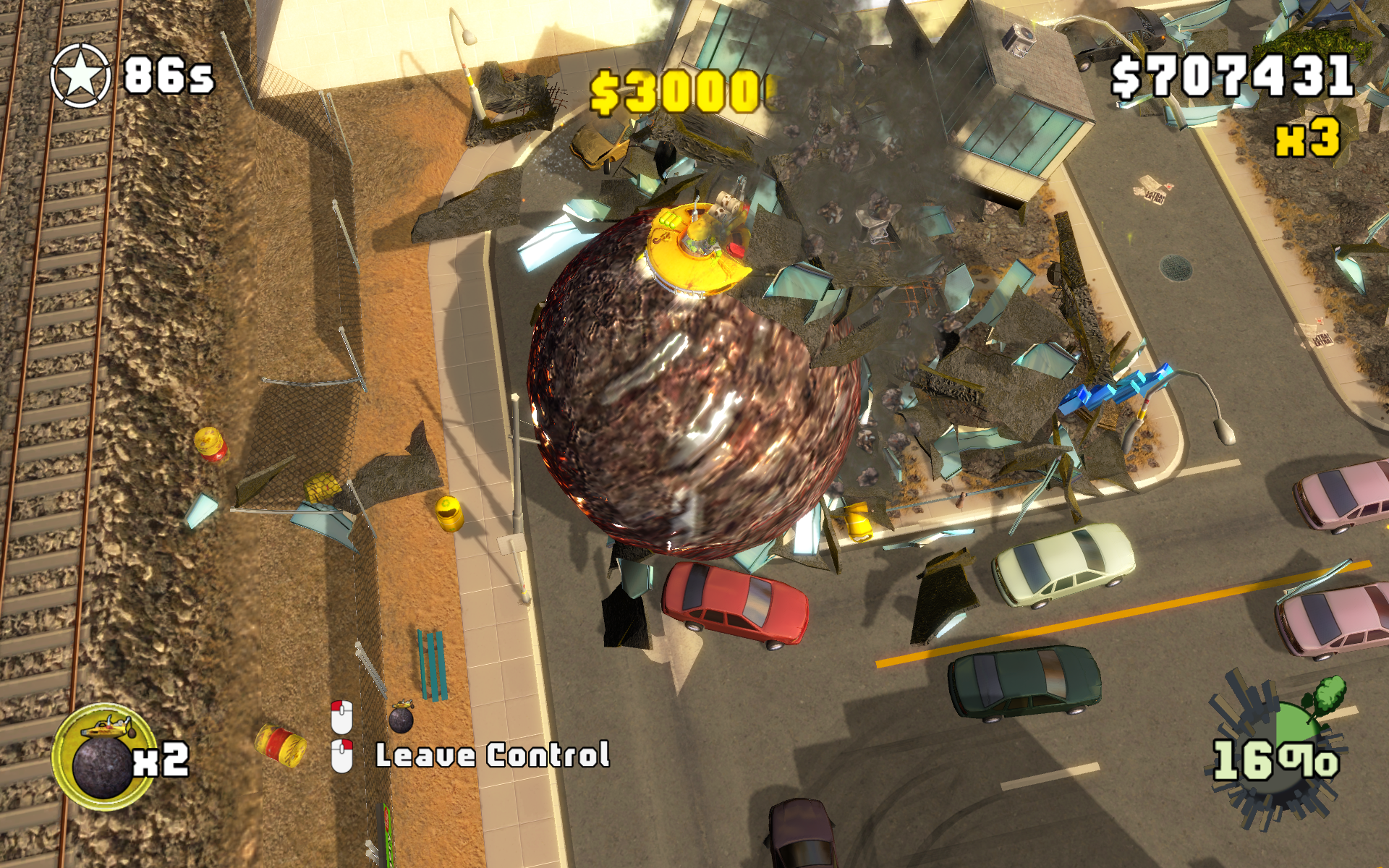
Task: Click the star badge beside the timer
Action: (x=80, y=76)
